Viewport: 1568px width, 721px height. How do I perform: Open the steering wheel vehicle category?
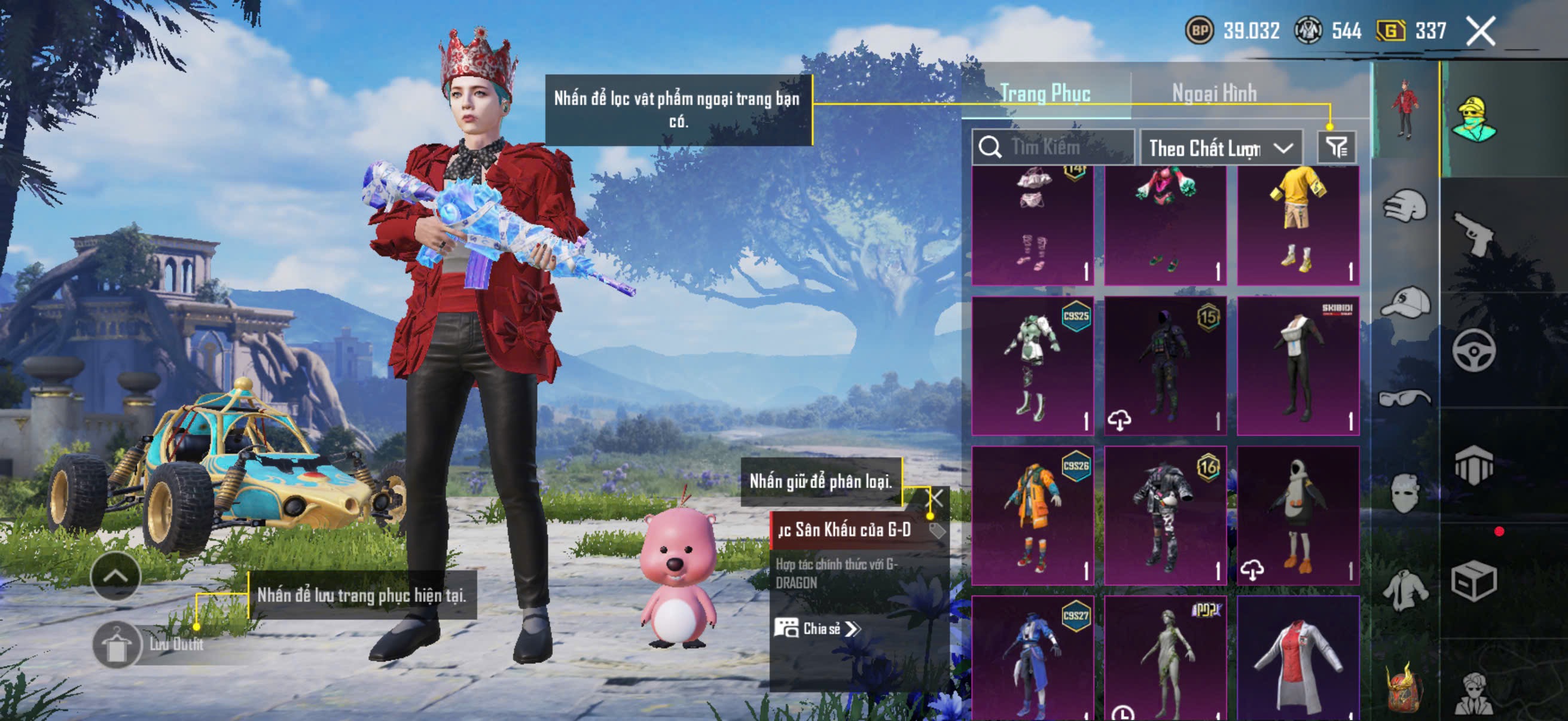coord(1473,350)
